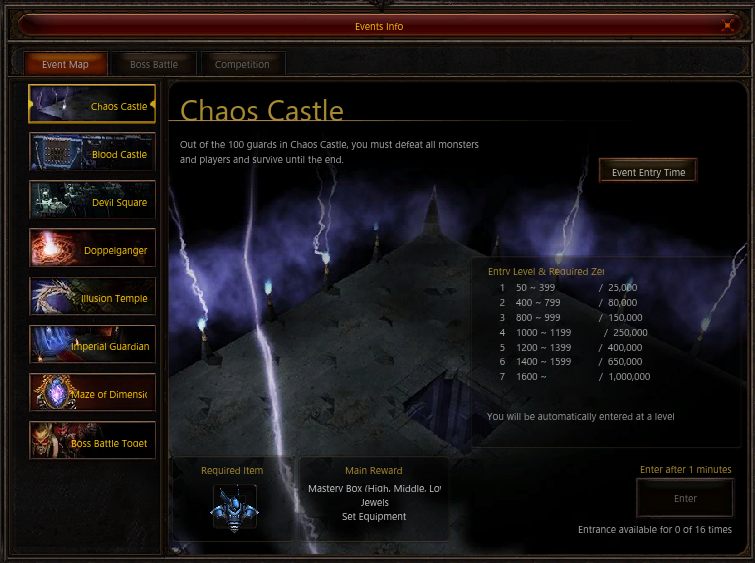This screenshot has width=755, height=563.
Task: Click the Enter button
Action: [685, 498]
